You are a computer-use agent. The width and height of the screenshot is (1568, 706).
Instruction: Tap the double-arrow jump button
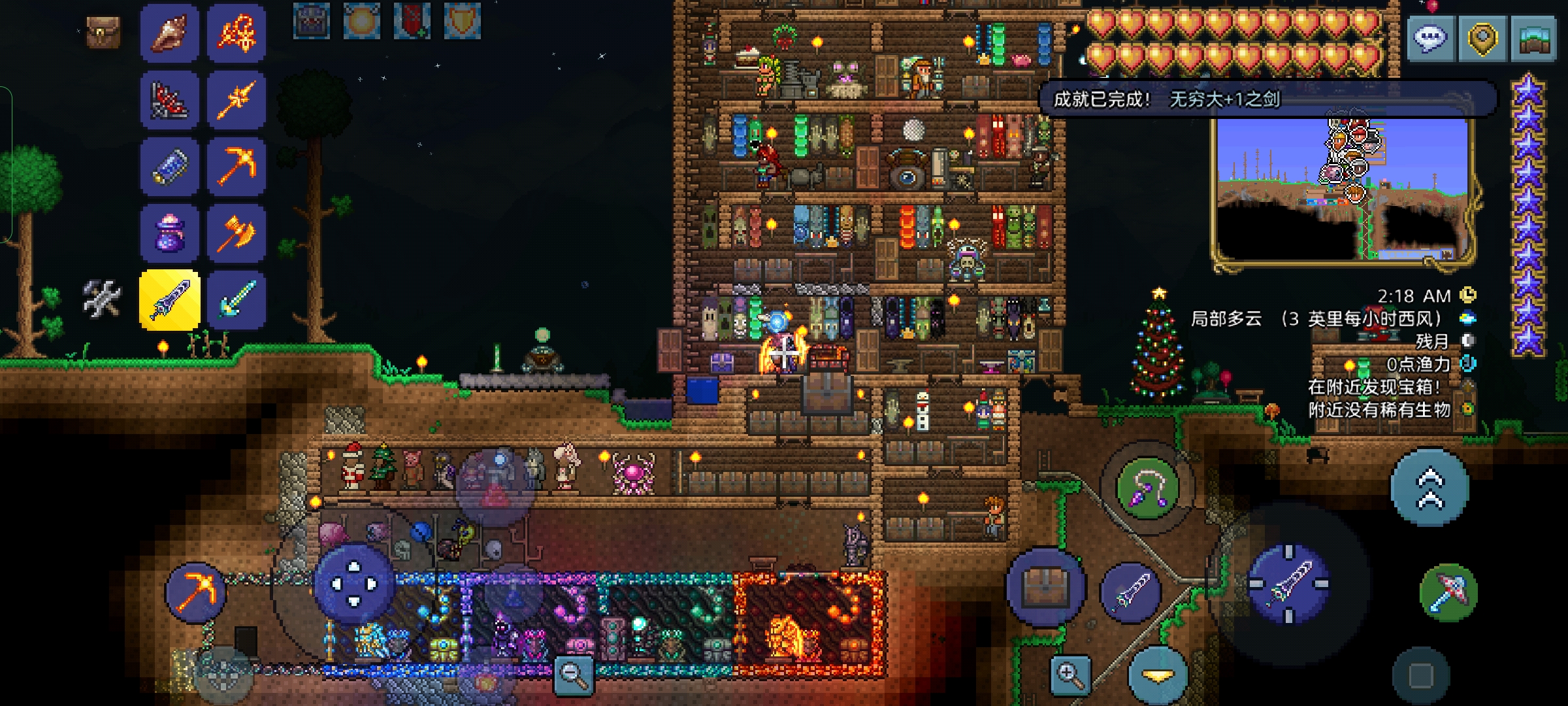pyautogui.click(x=1429, y=488)
